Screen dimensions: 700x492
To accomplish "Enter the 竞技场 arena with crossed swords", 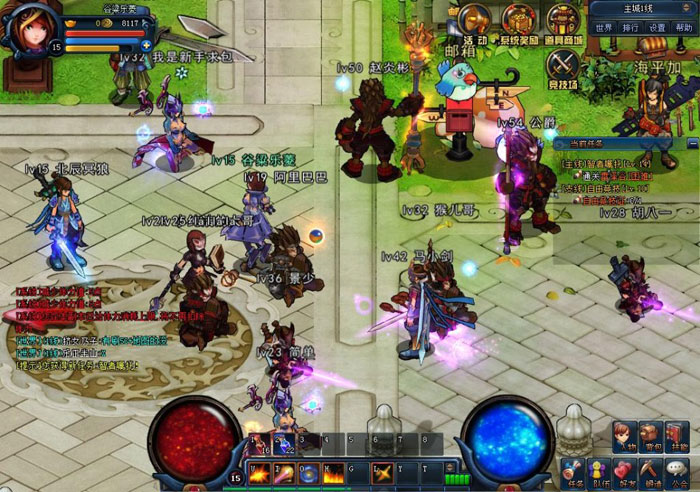I will point(563,65).
